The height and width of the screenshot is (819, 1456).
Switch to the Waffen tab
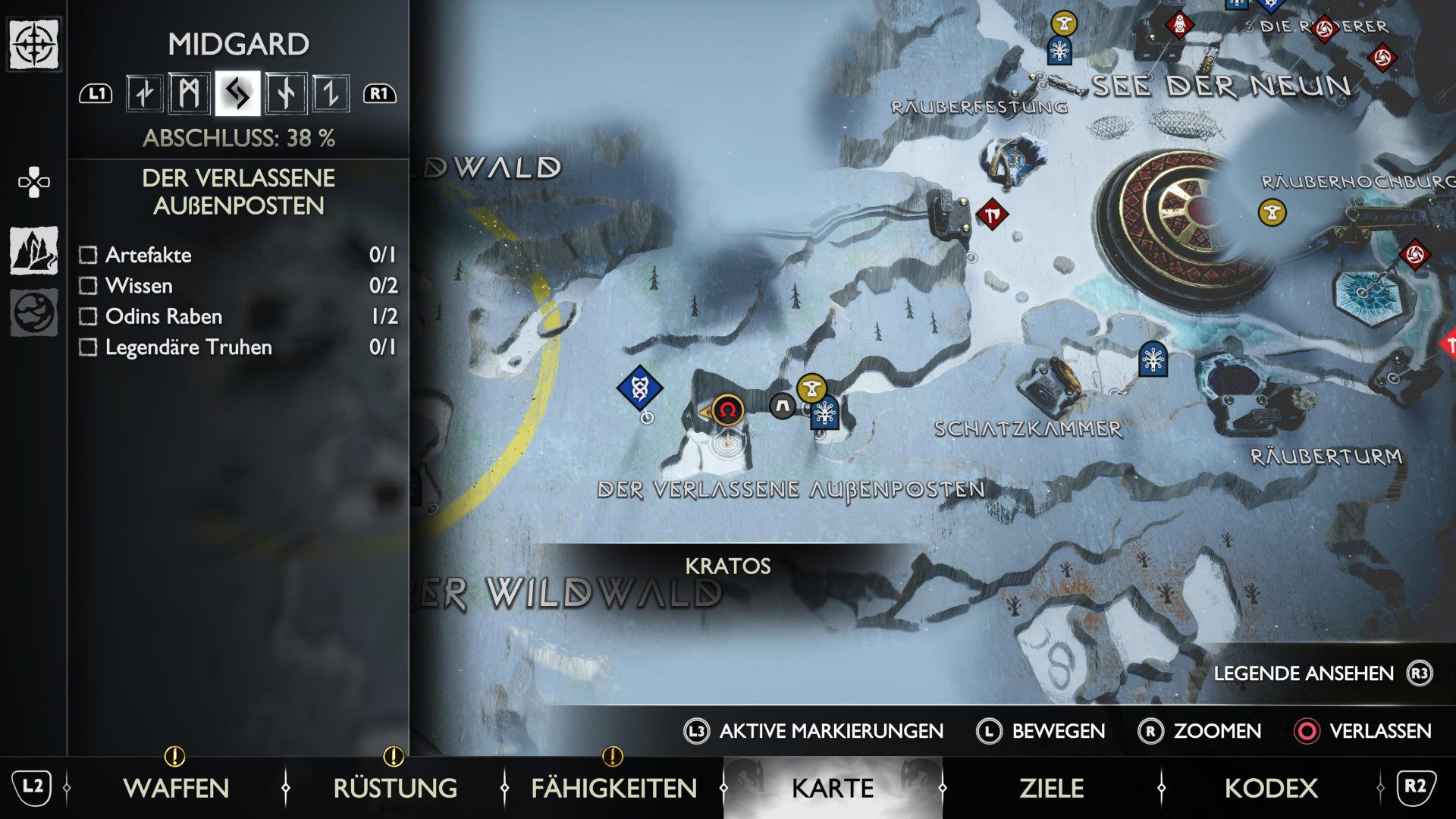pyautogui.click(x=176, y=788)
